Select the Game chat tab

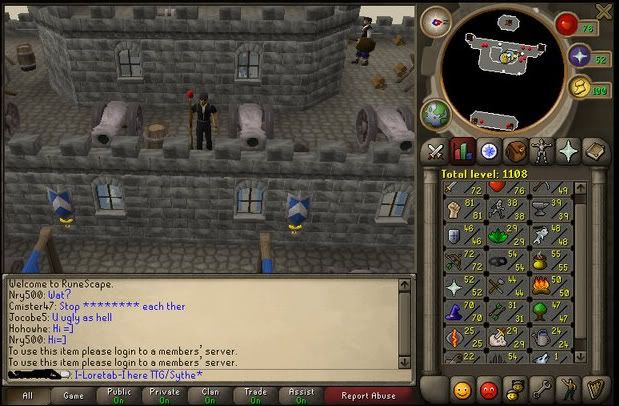coord(74,394)
